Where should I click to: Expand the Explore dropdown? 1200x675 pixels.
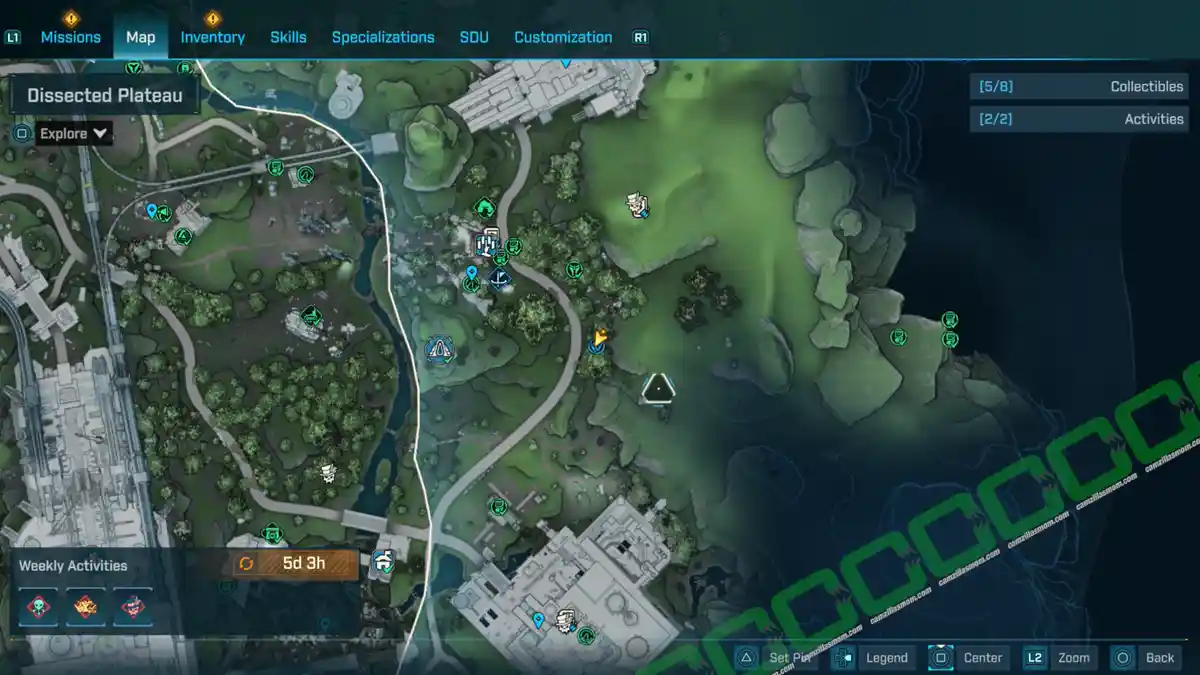[x=75, y=133]
